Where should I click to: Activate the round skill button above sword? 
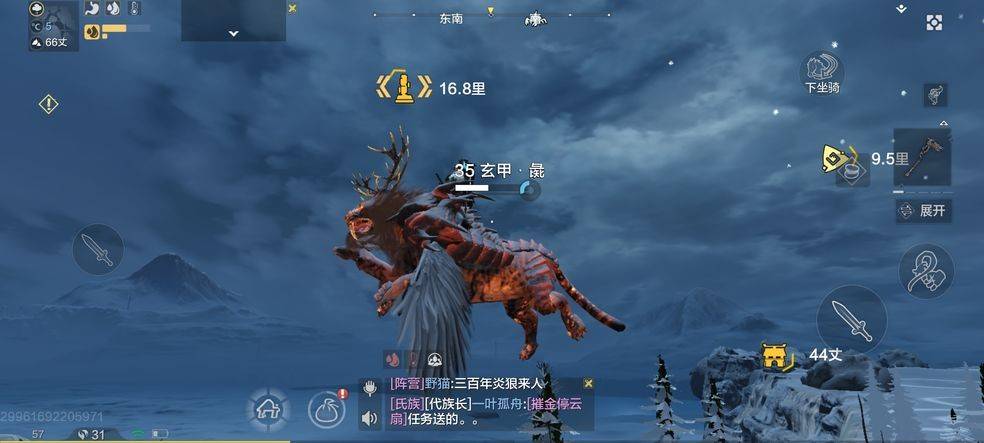[x=925, y=270]
